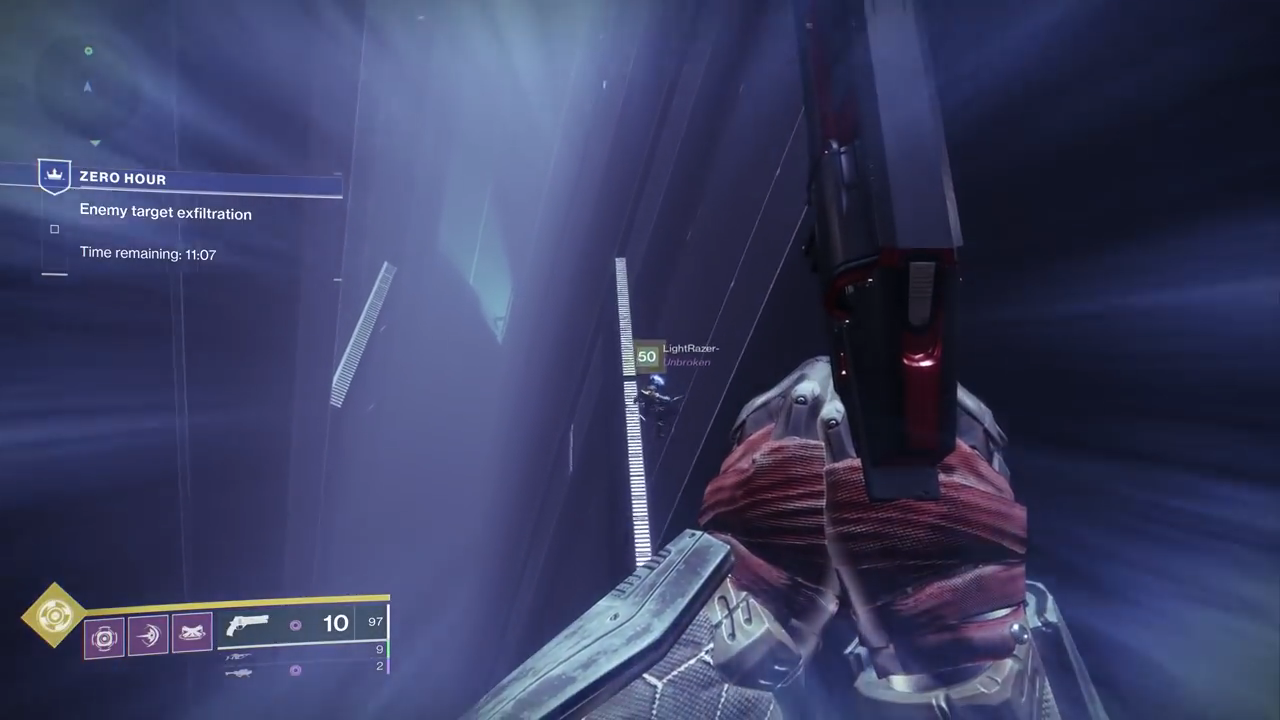Switch to the weapon with 9 ammo

coord(240,655)
